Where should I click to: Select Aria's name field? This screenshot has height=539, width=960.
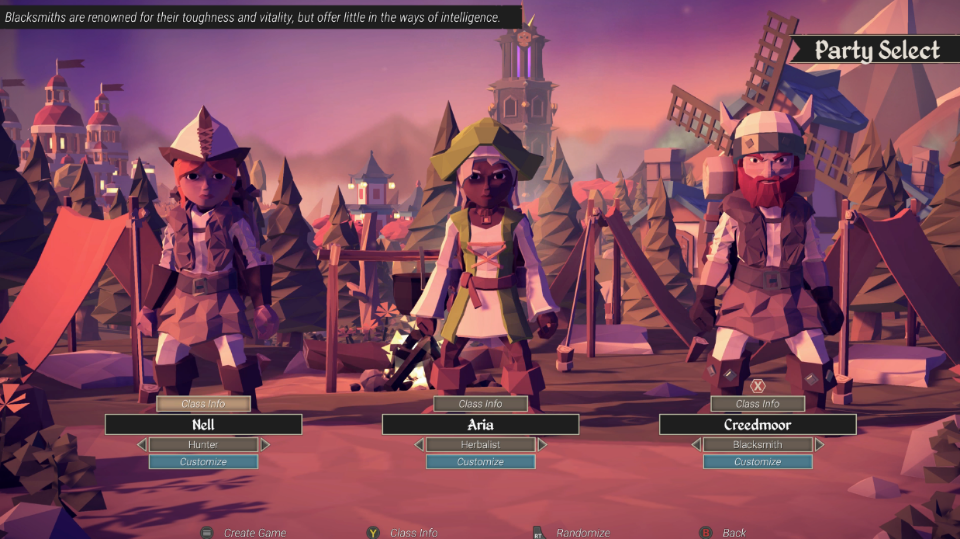(480, 424)
